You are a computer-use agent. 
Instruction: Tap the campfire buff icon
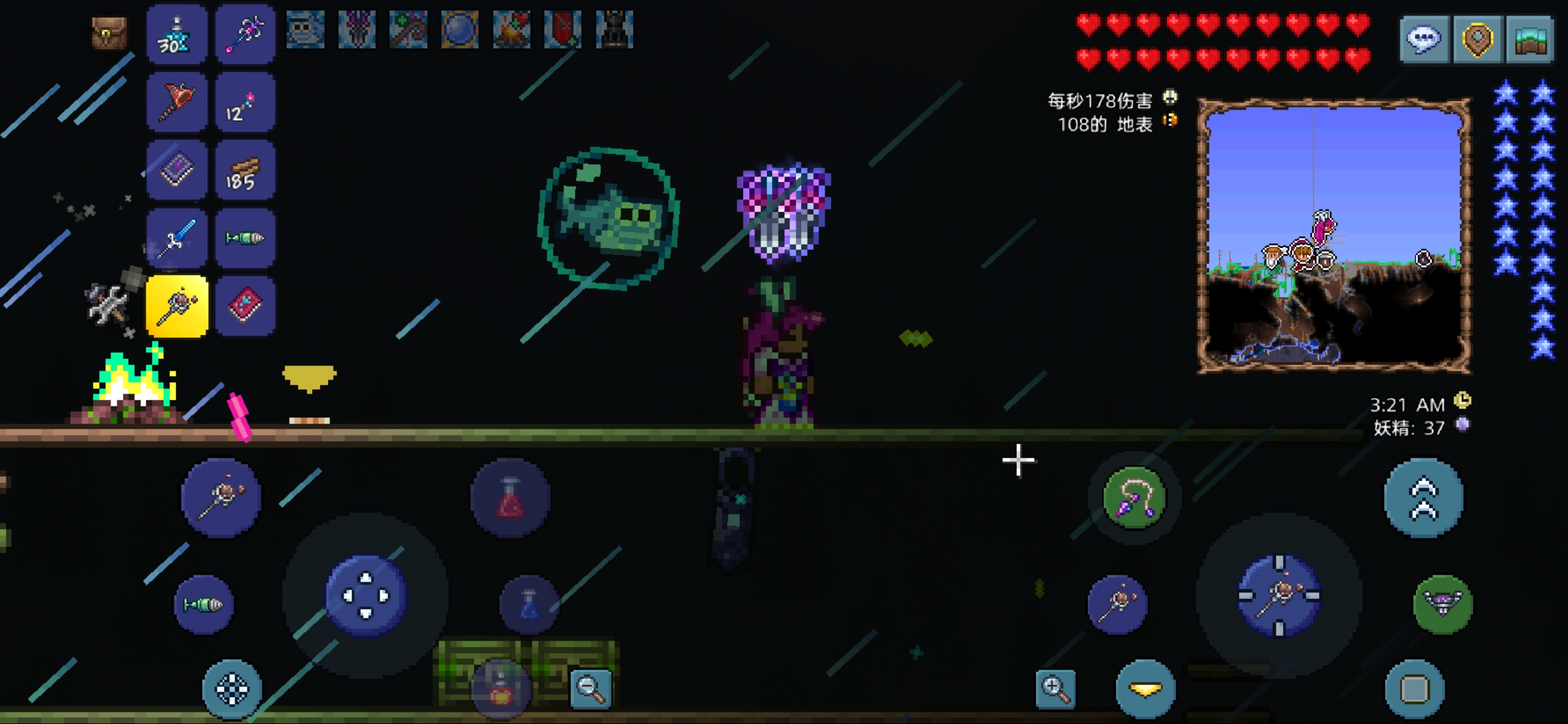511,29
